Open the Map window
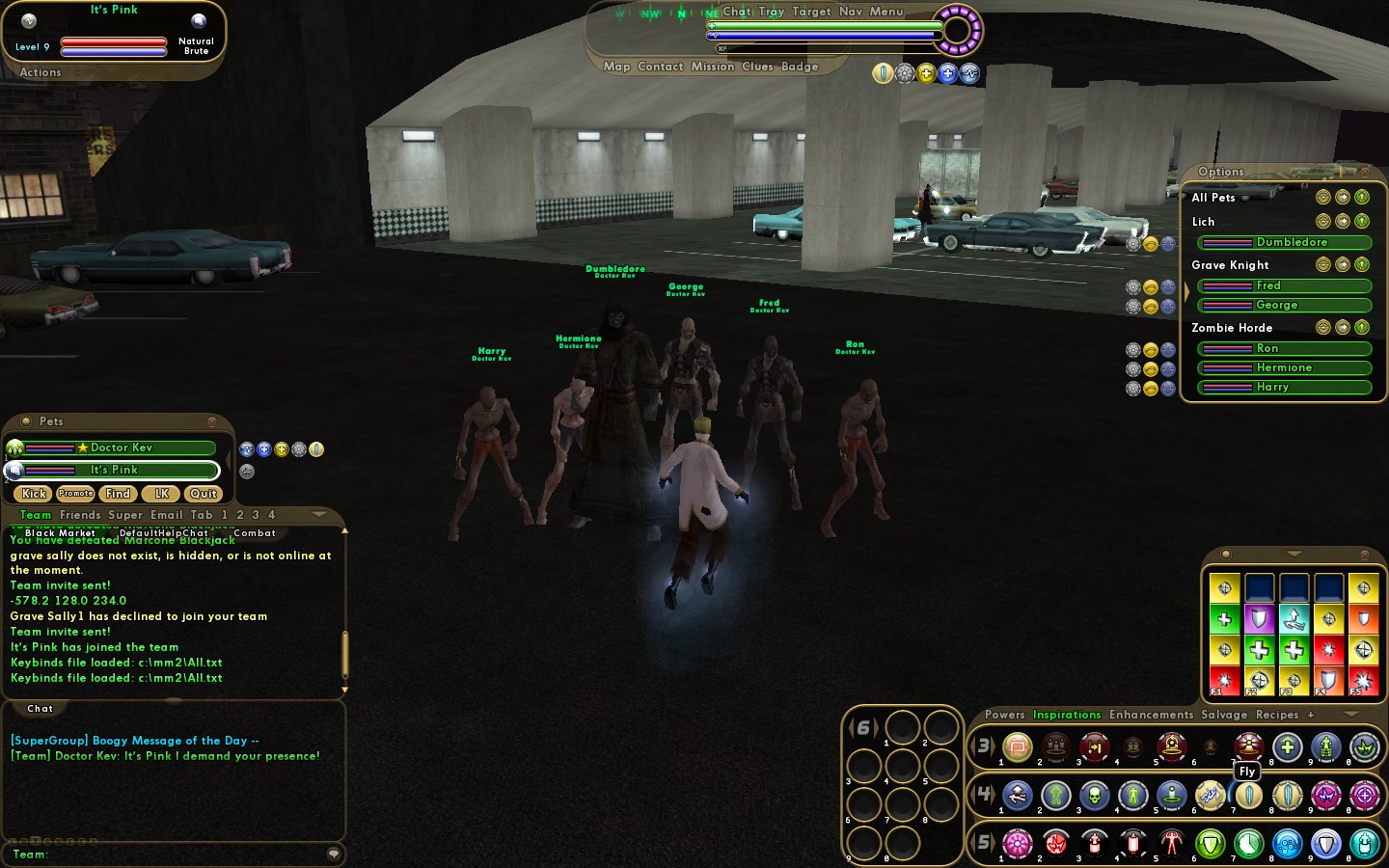The image size is (1389, 868). tap(616, 67)
